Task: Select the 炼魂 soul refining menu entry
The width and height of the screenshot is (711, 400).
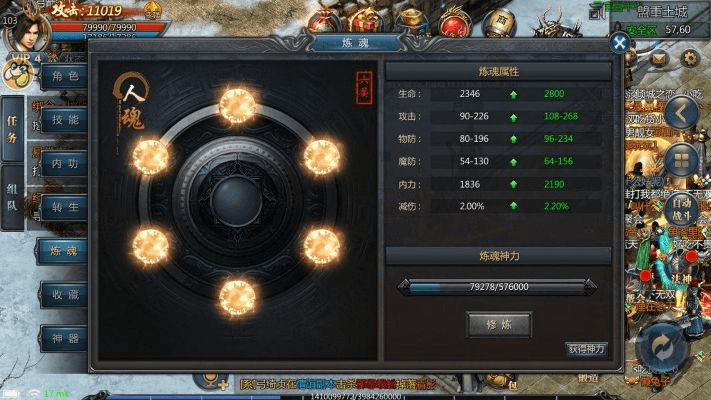Action: tap(64, 250)
